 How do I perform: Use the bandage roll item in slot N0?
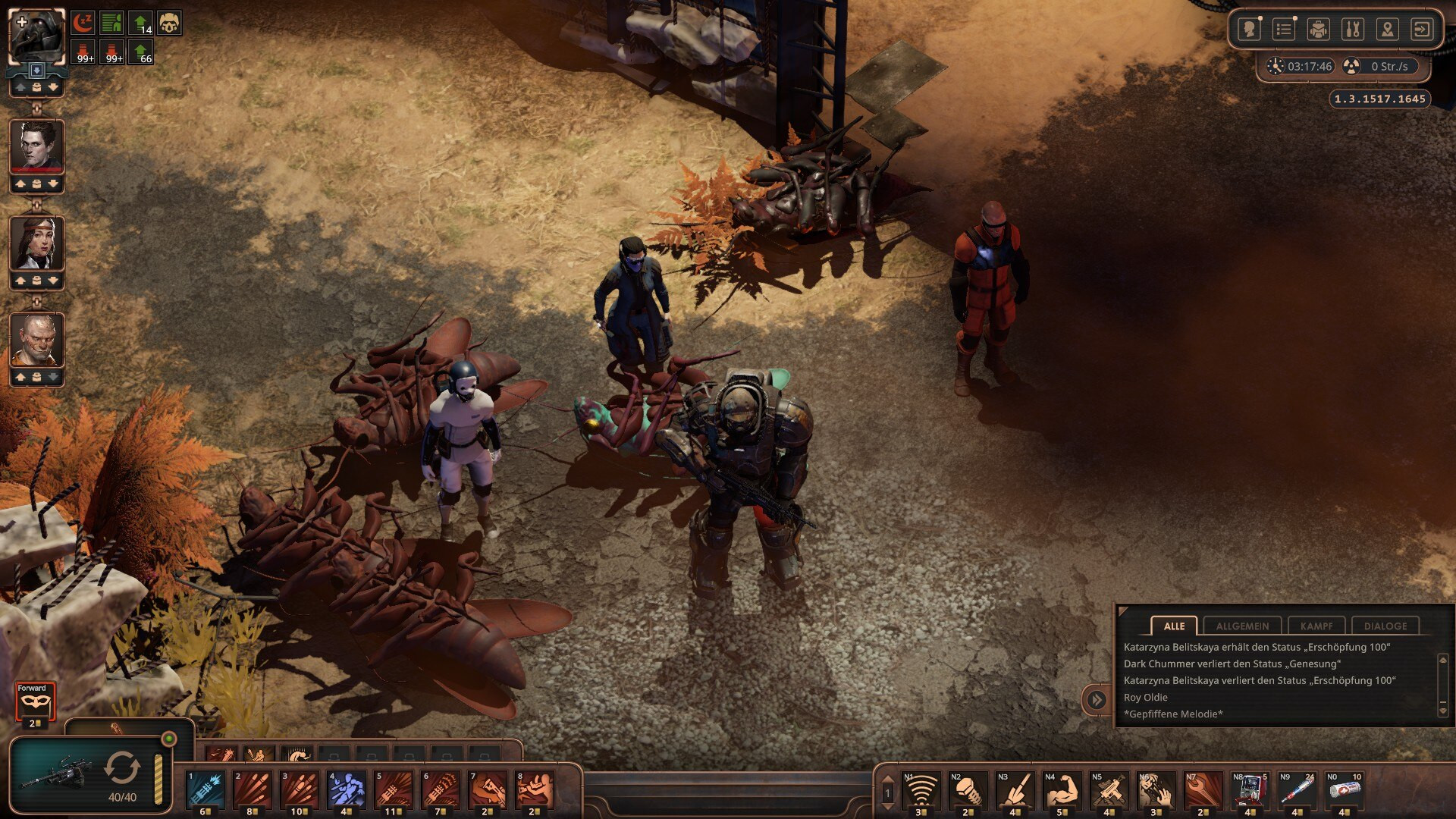(x=1344, y=790)
